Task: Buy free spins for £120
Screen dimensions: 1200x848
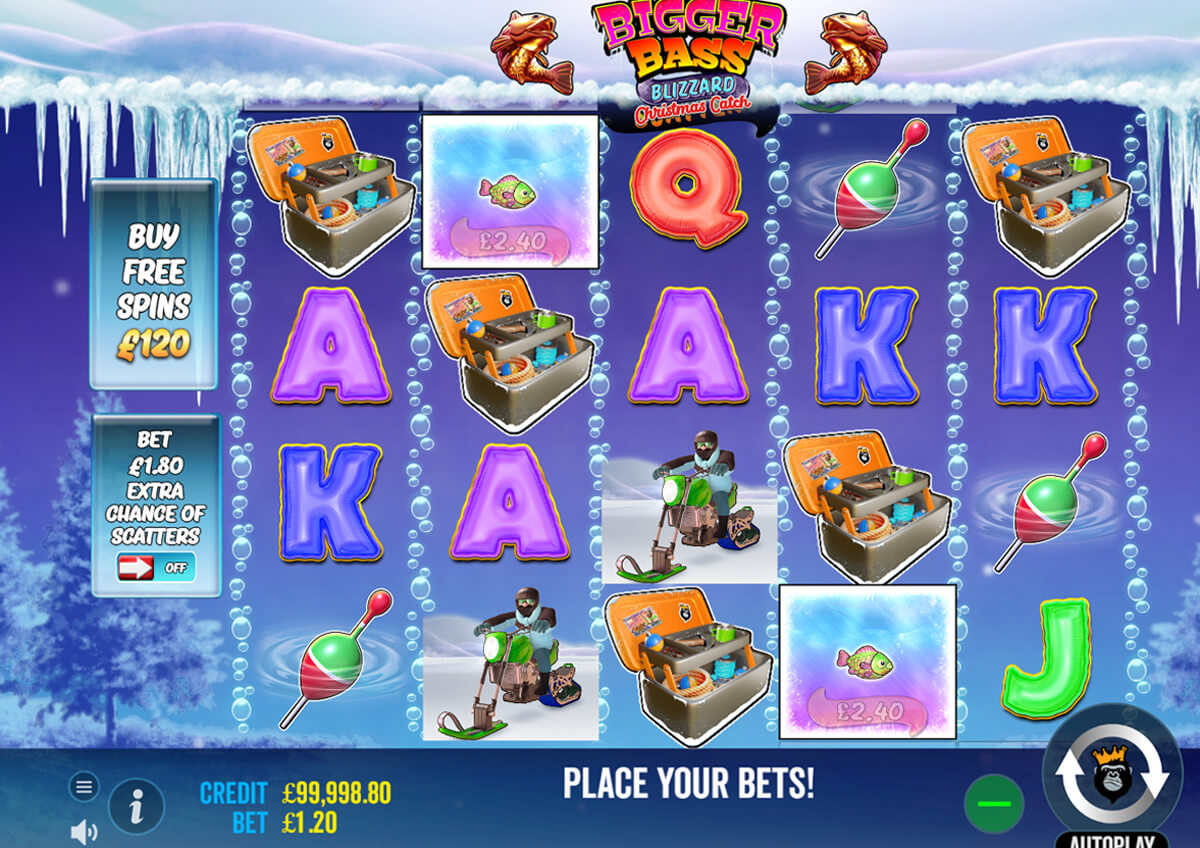Action: tap(154, 283)
